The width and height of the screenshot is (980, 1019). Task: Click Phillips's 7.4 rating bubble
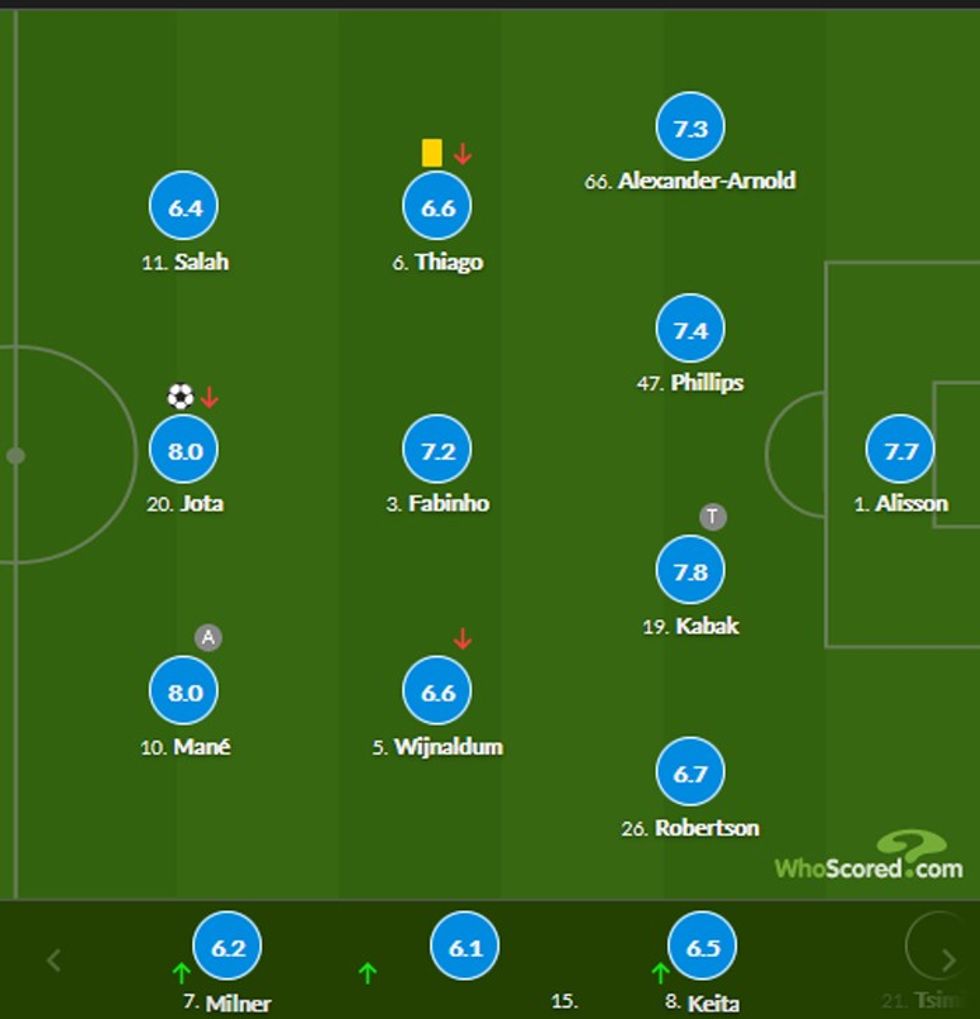690,329
